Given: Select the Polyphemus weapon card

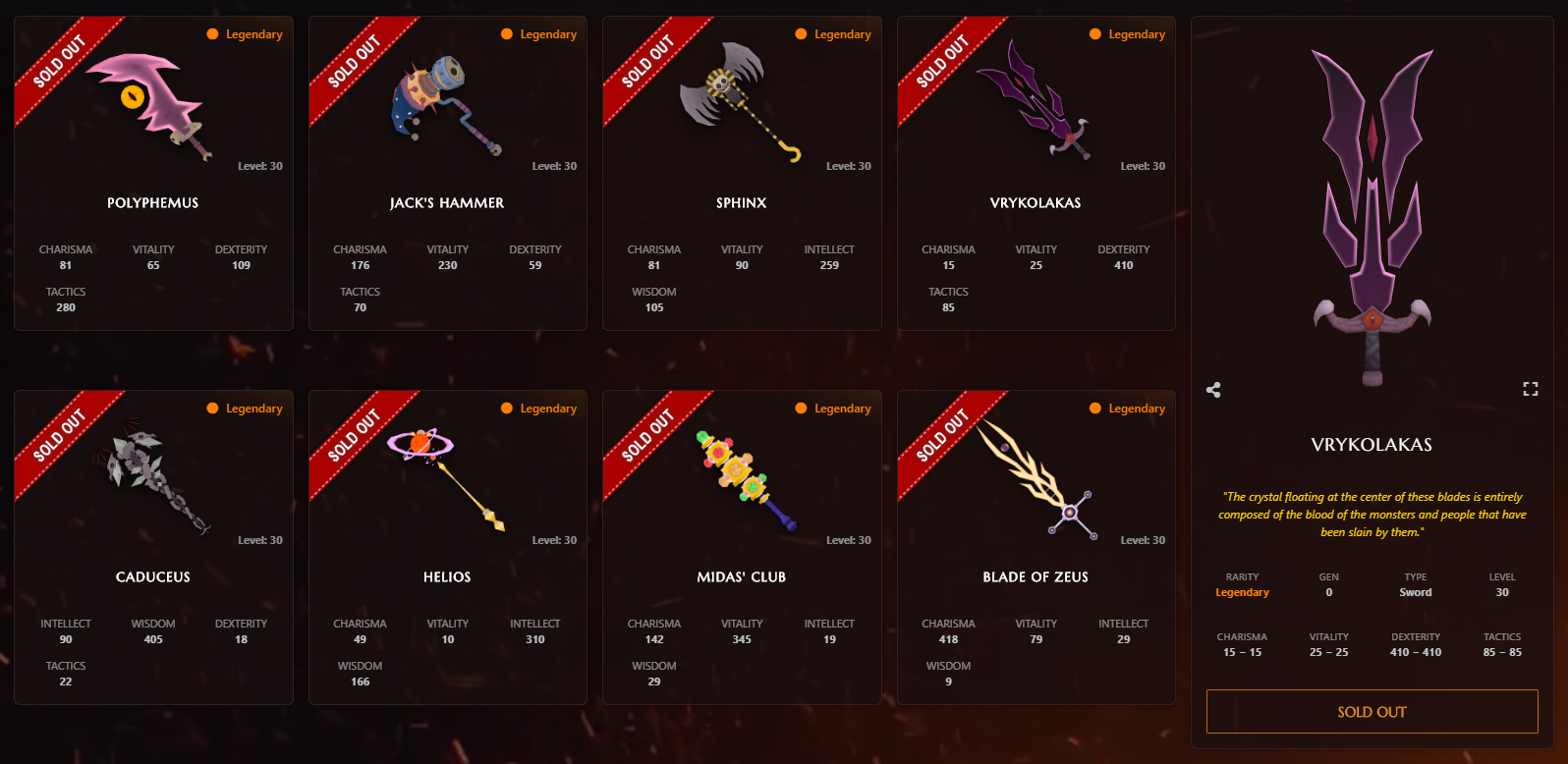Looking at the screenshot, I should (153, 173).
